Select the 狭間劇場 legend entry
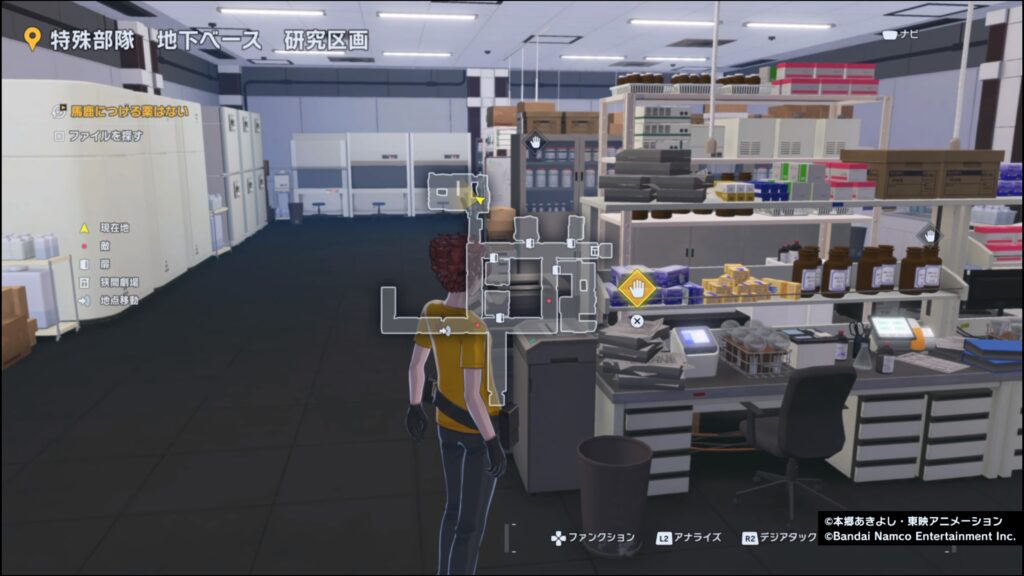The width and height of the screenshot is (1024, 576). [110, 282]
